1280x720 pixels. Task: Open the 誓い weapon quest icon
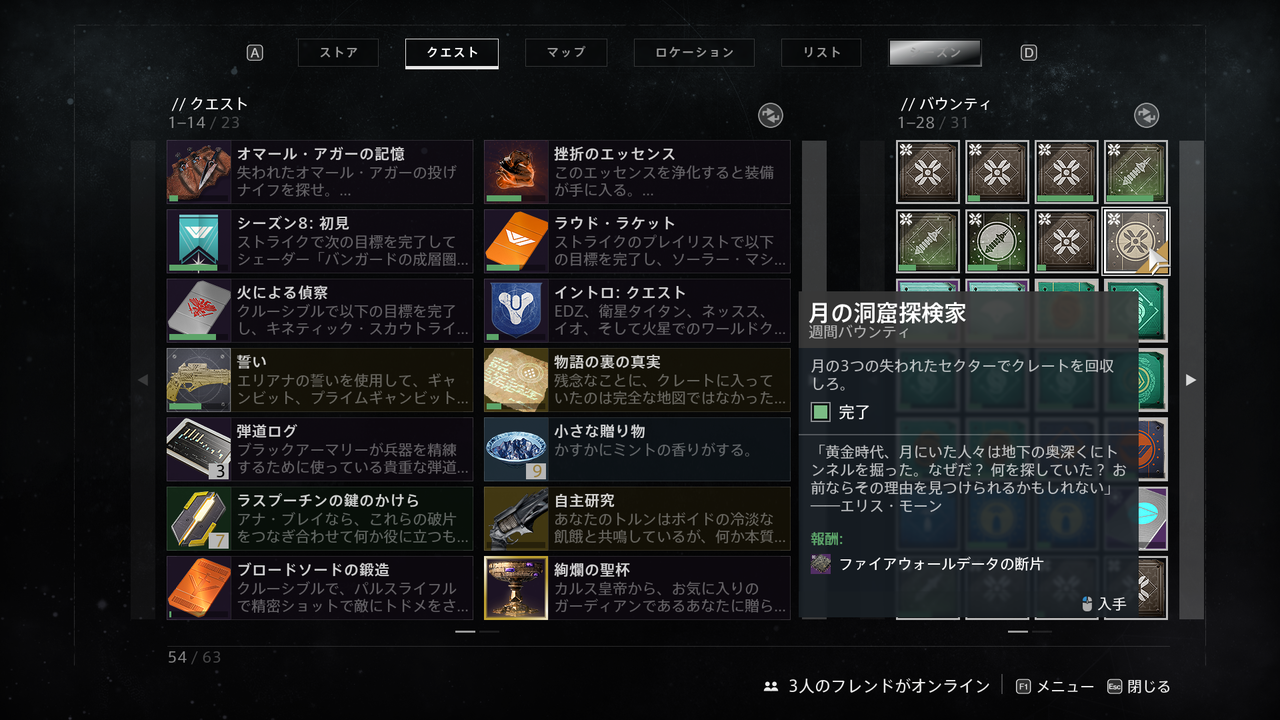[x=198, y=379]
